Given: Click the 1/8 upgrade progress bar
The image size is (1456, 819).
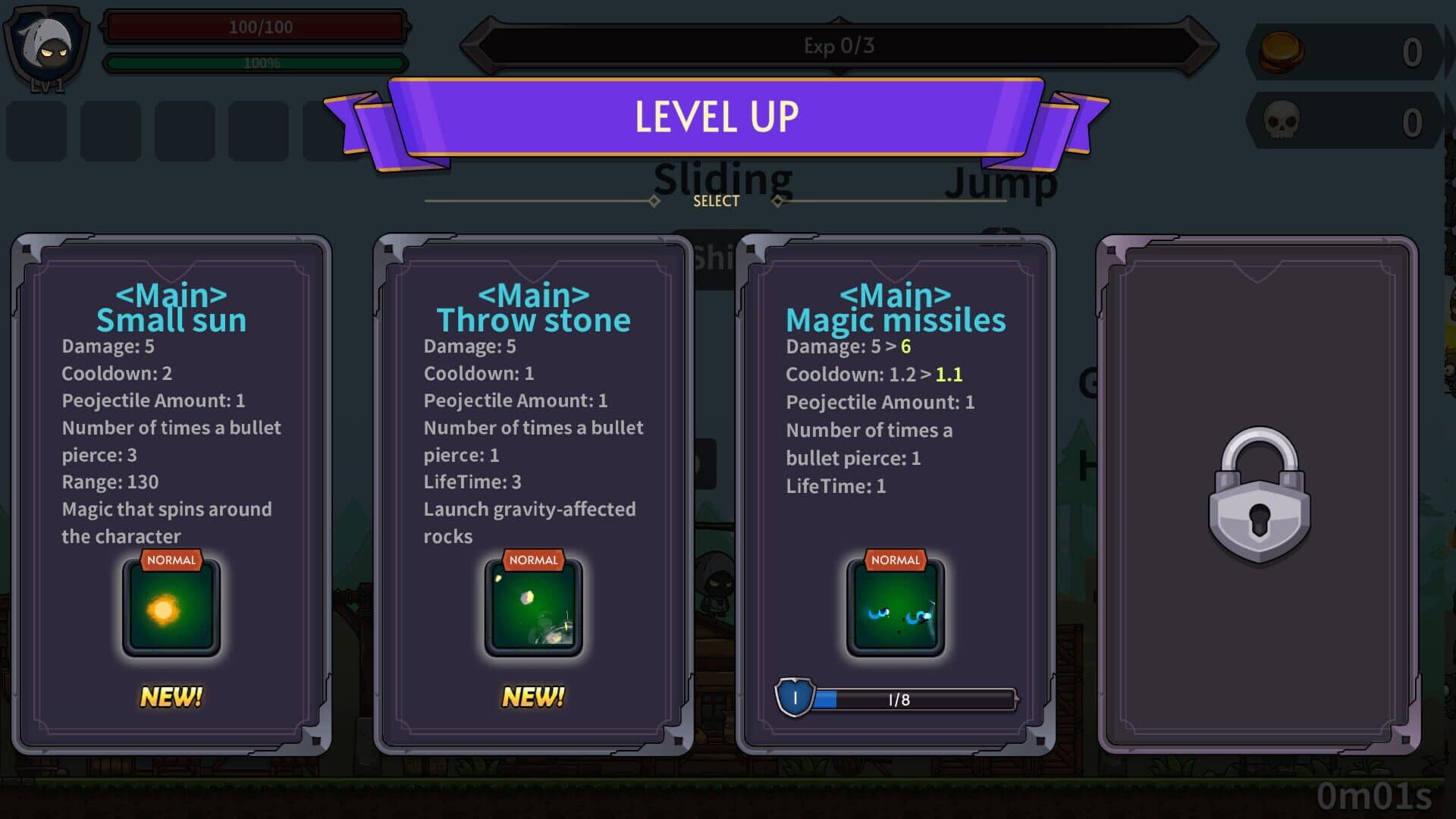Looking at the screenshot, I should click(x=918, y=699).
